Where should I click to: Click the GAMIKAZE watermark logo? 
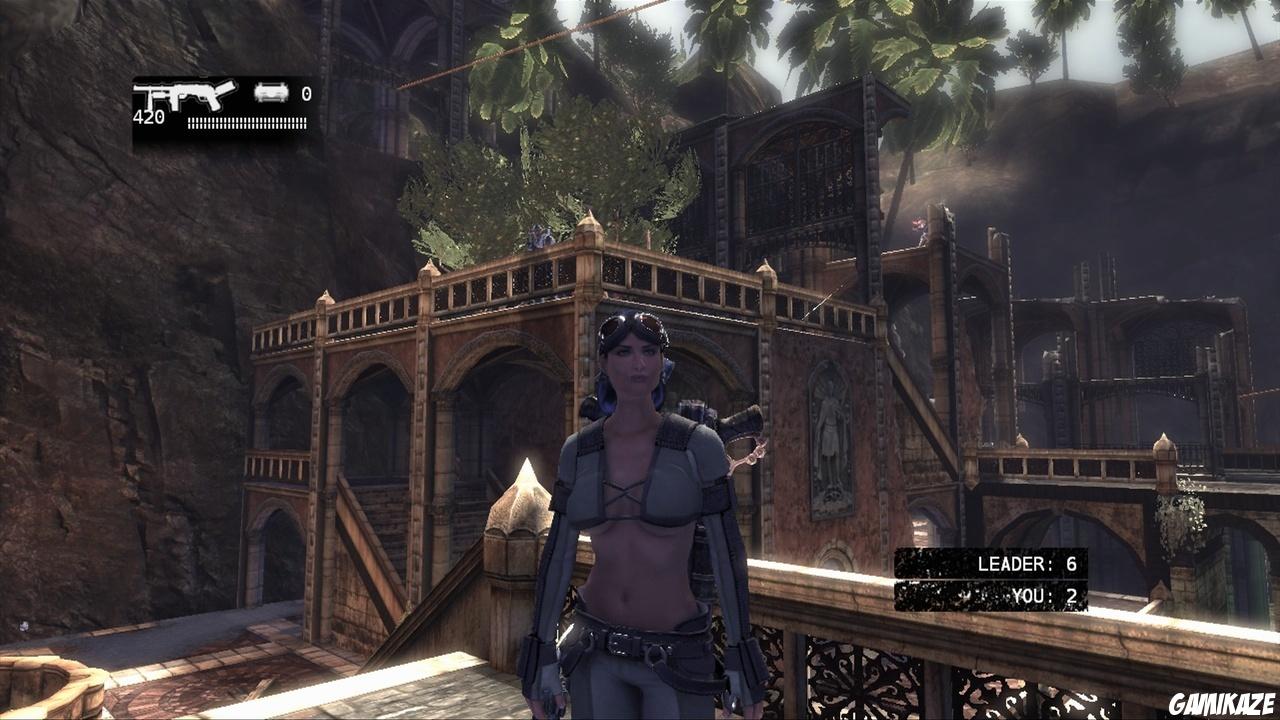tap(1221, 703)
